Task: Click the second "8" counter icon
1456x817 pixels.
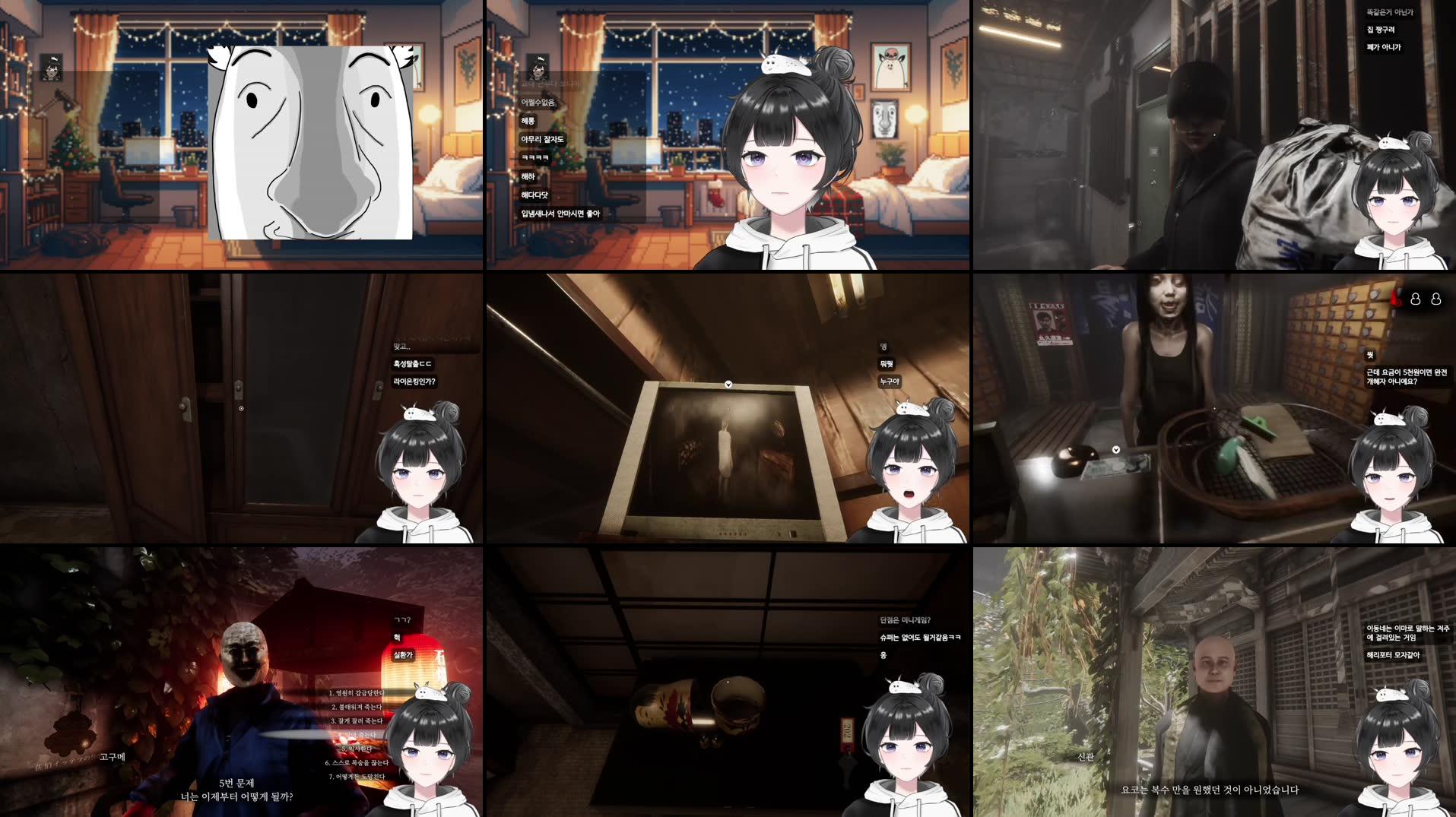Action: (x=1436, y=299)
